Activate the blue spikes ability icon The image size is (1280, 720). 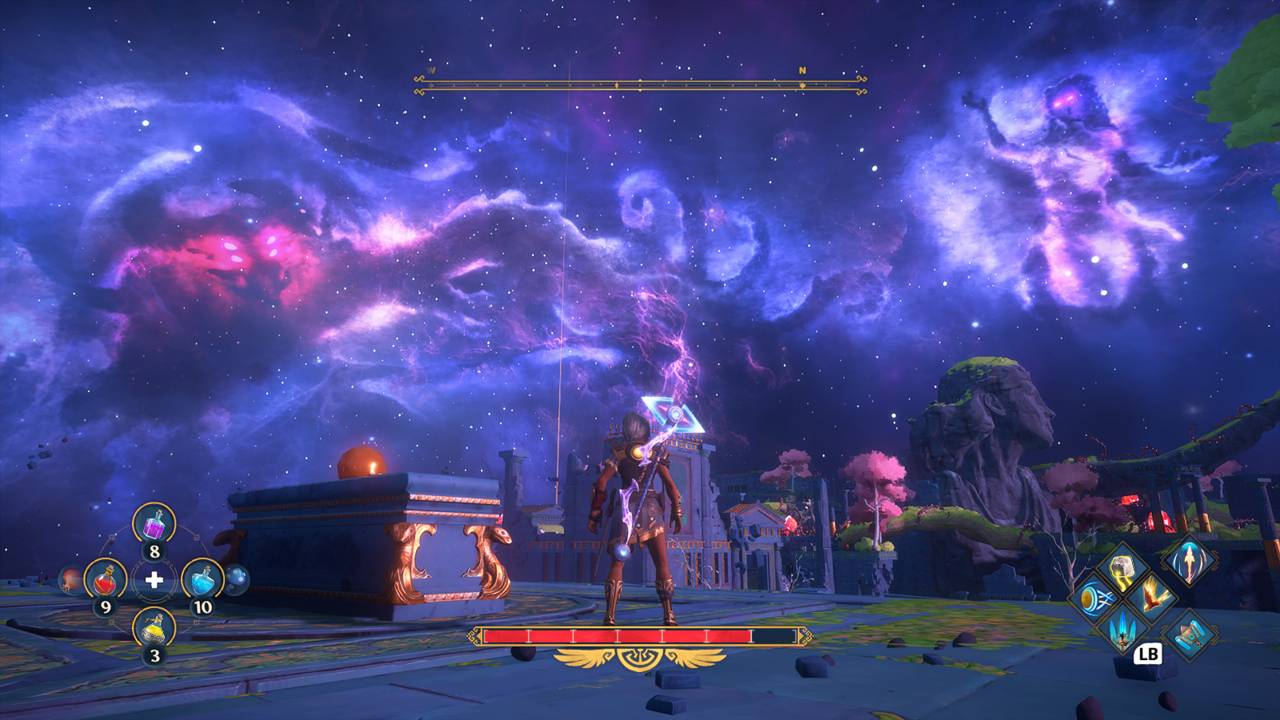(x=1121, y=628)
